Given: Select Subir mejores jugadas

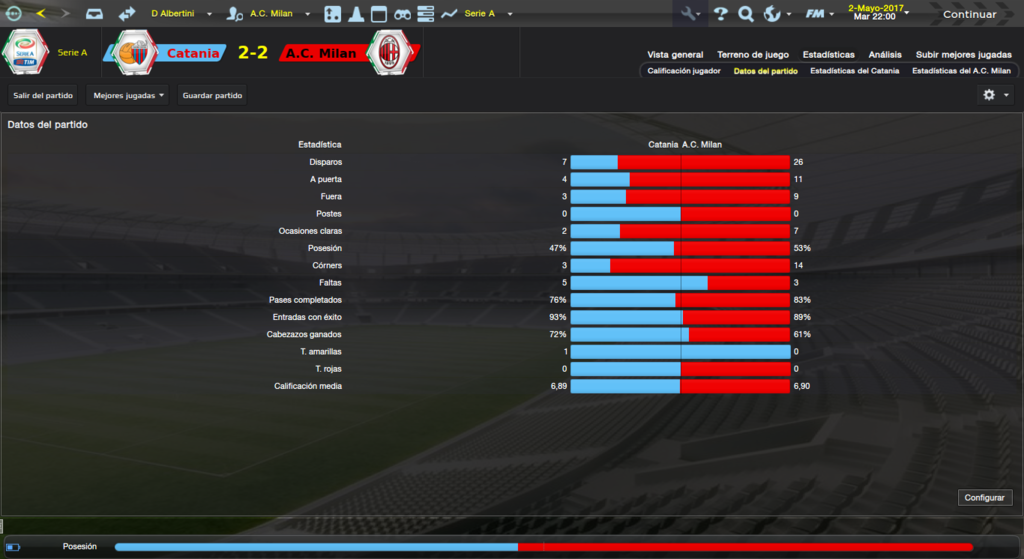Looking at the screenshot, I should [963, 55].
